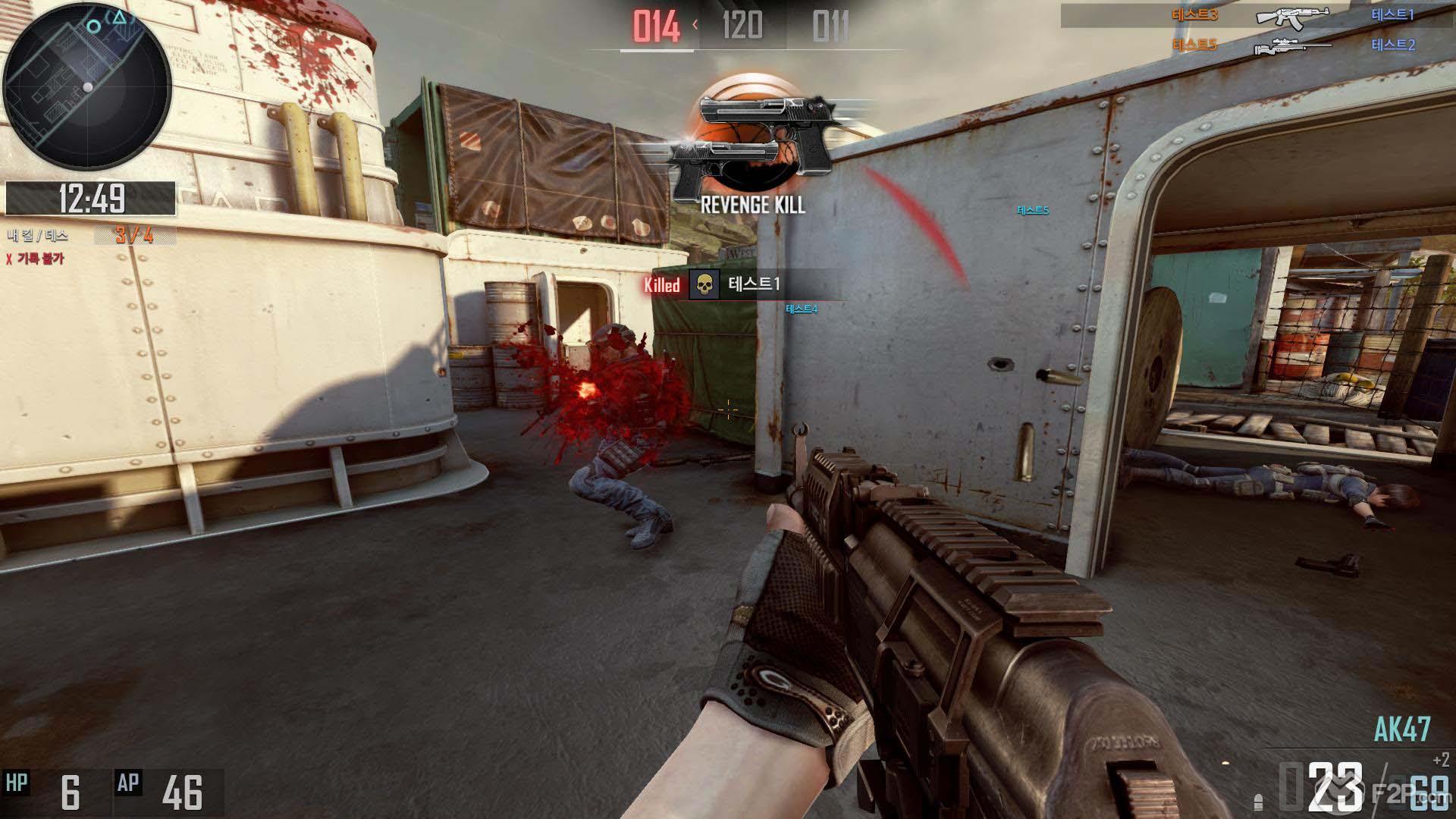The image size is (1456, 819).
Task: Click the 테스트4 teammate name tag
Action: pos(802,309)
